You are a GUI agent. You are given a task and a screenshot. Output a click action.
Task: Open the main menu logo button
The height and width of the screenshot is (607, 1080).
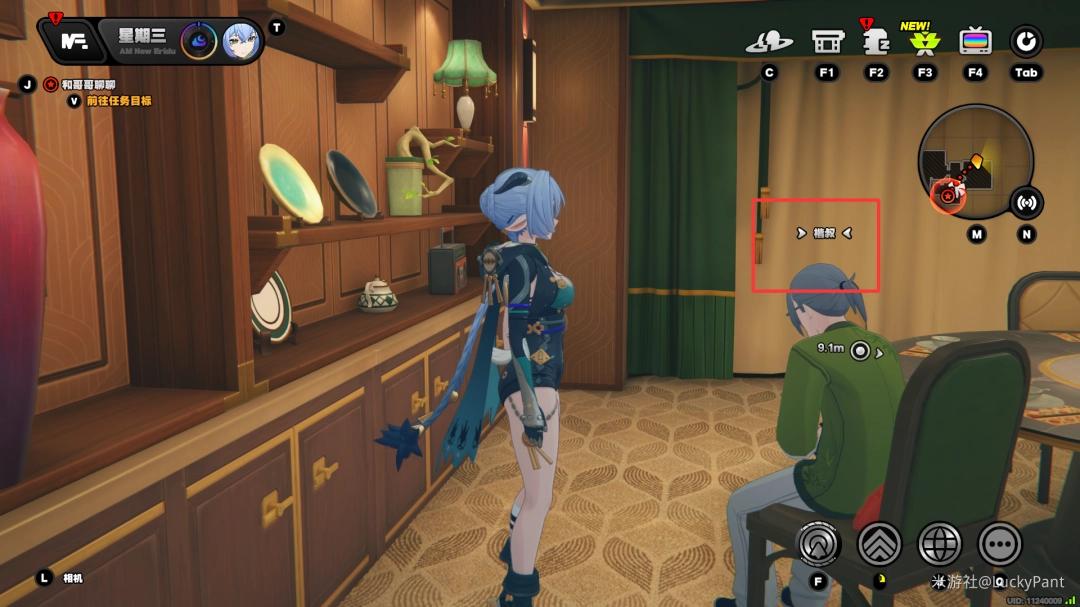73,41
